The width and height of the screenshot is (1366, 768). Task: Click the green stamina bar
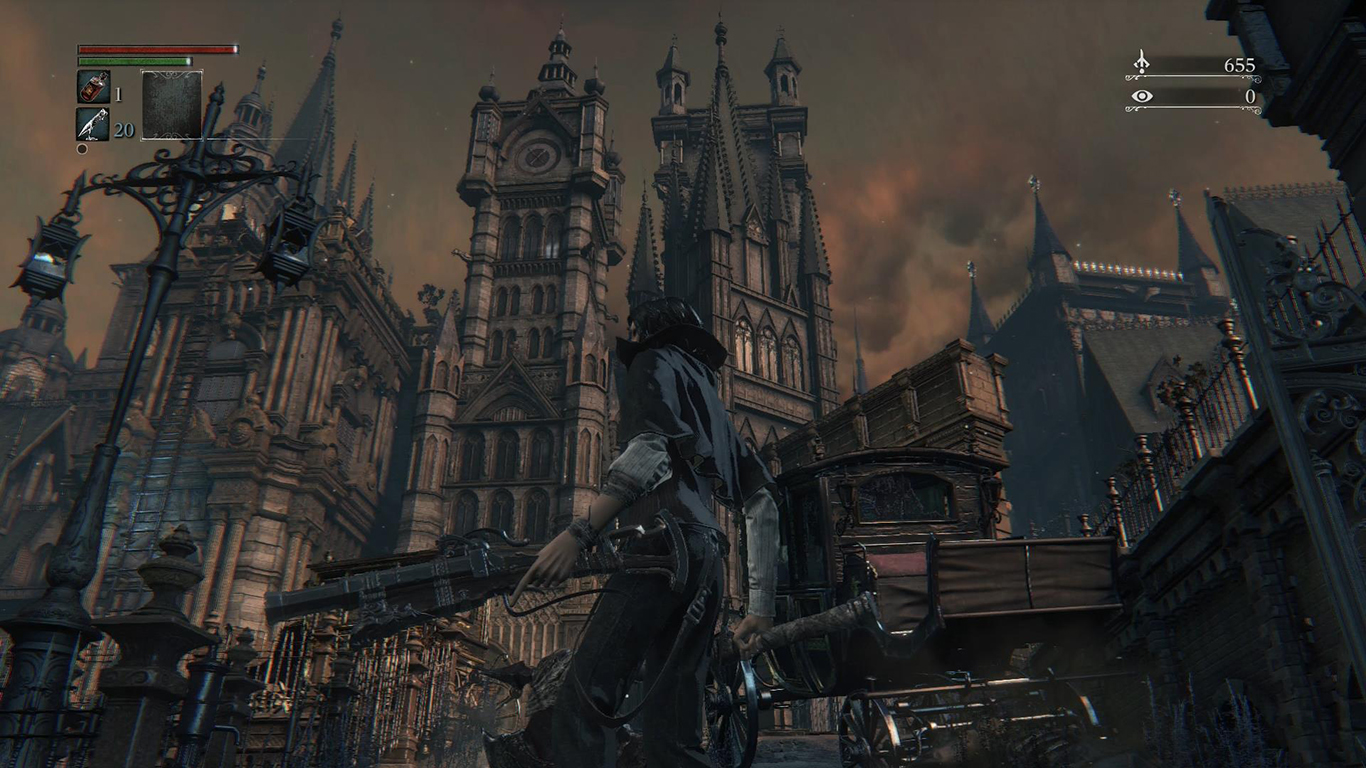(135, 63)
